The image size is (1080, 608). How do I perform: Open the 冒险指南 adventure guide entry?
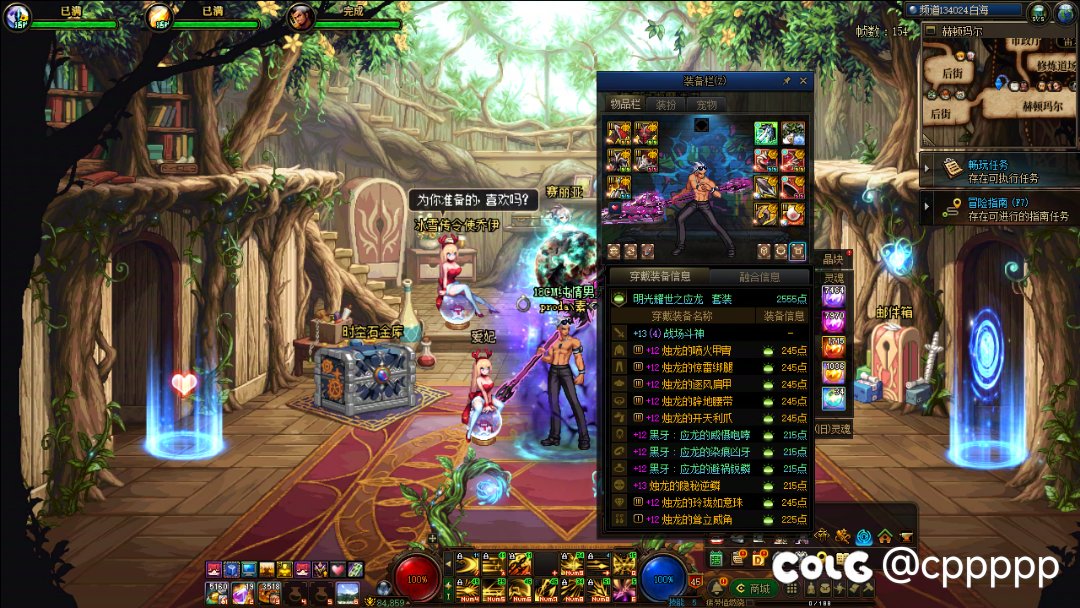tap(998, 208)
